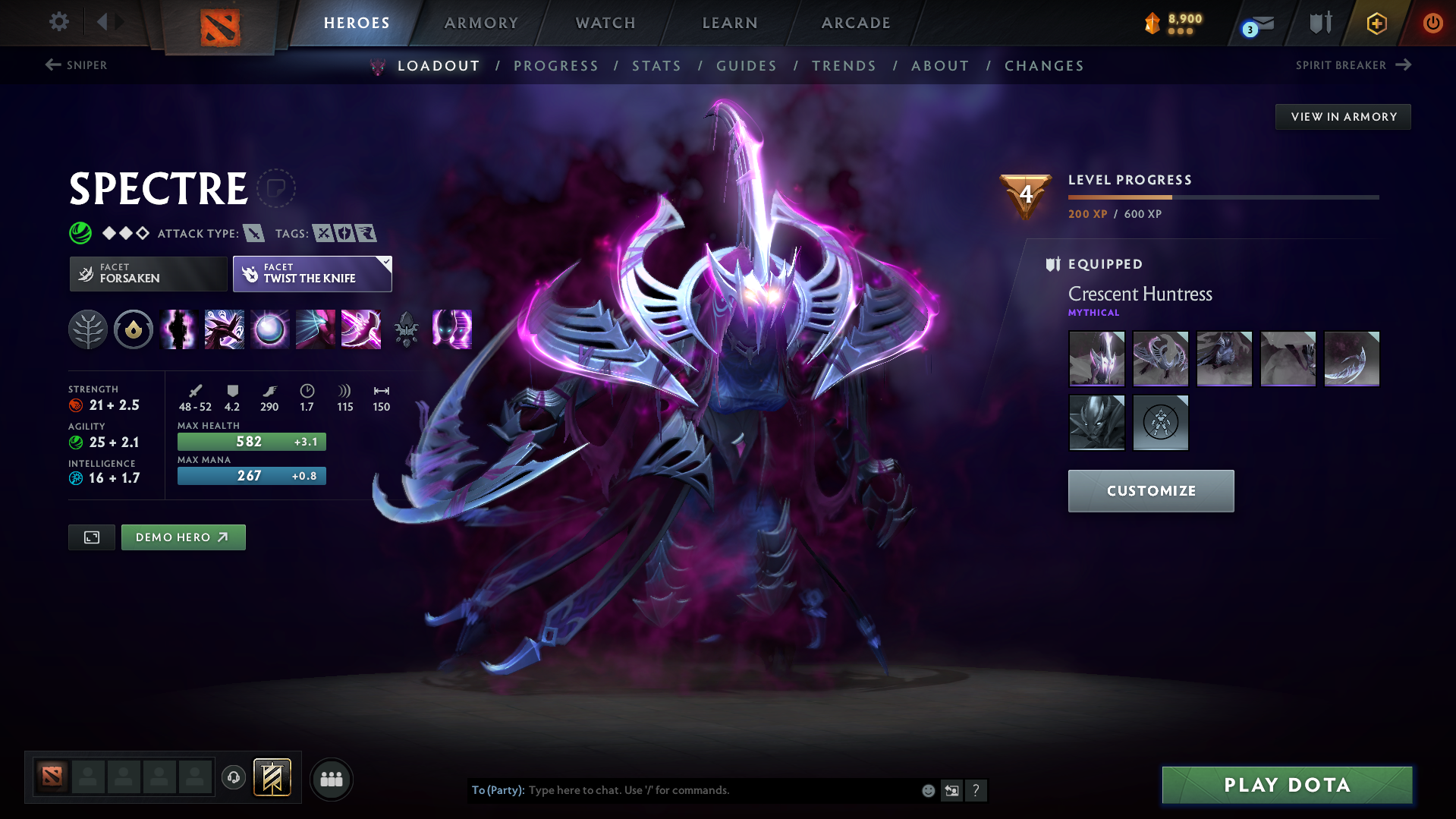Select the Forsaken facet
This screenshot has width=1456, height=819.
[x=148, y=273]
